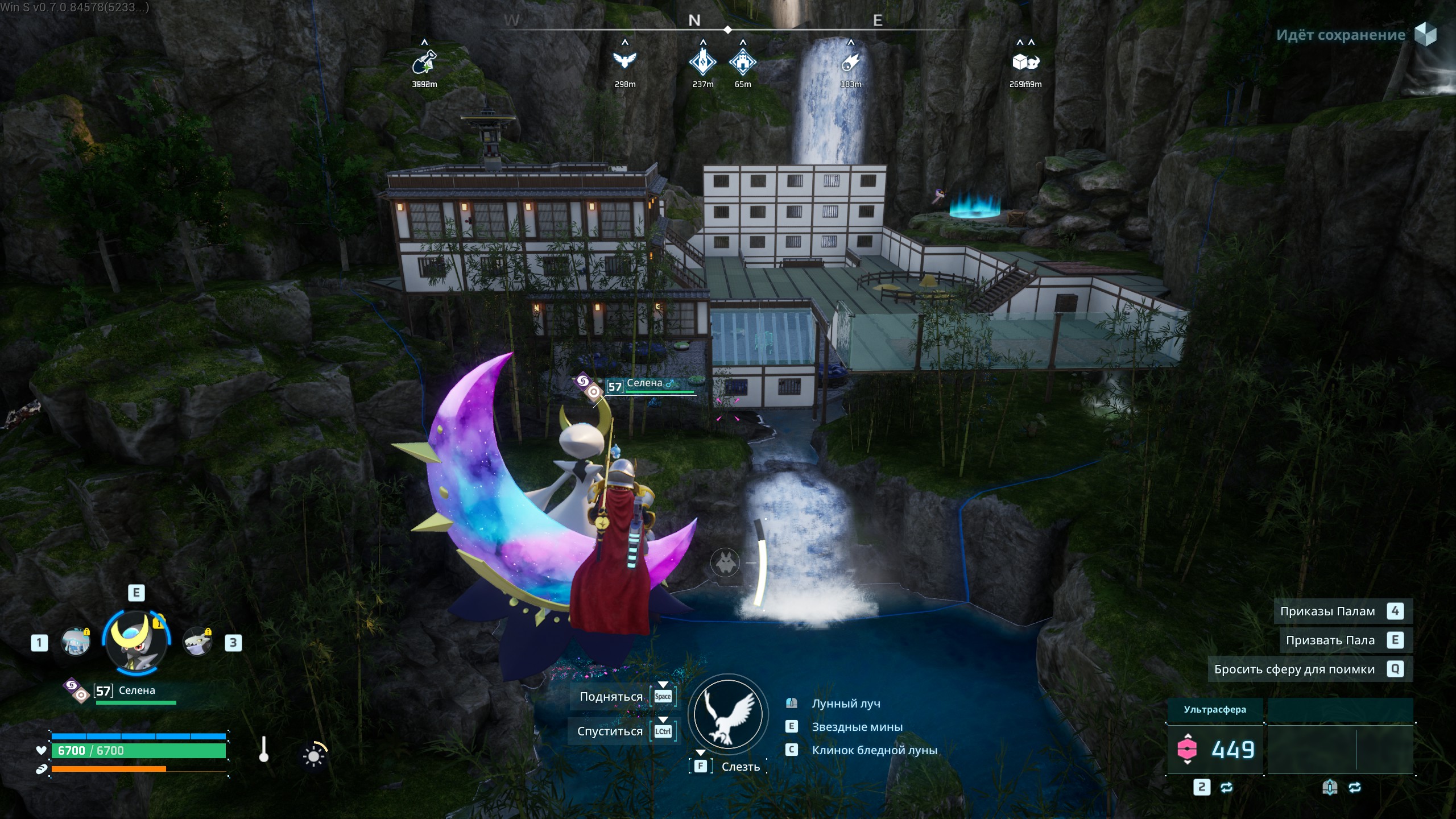
Task: Select the tower marker at 237m on compass
Action: tap(703, 61)
